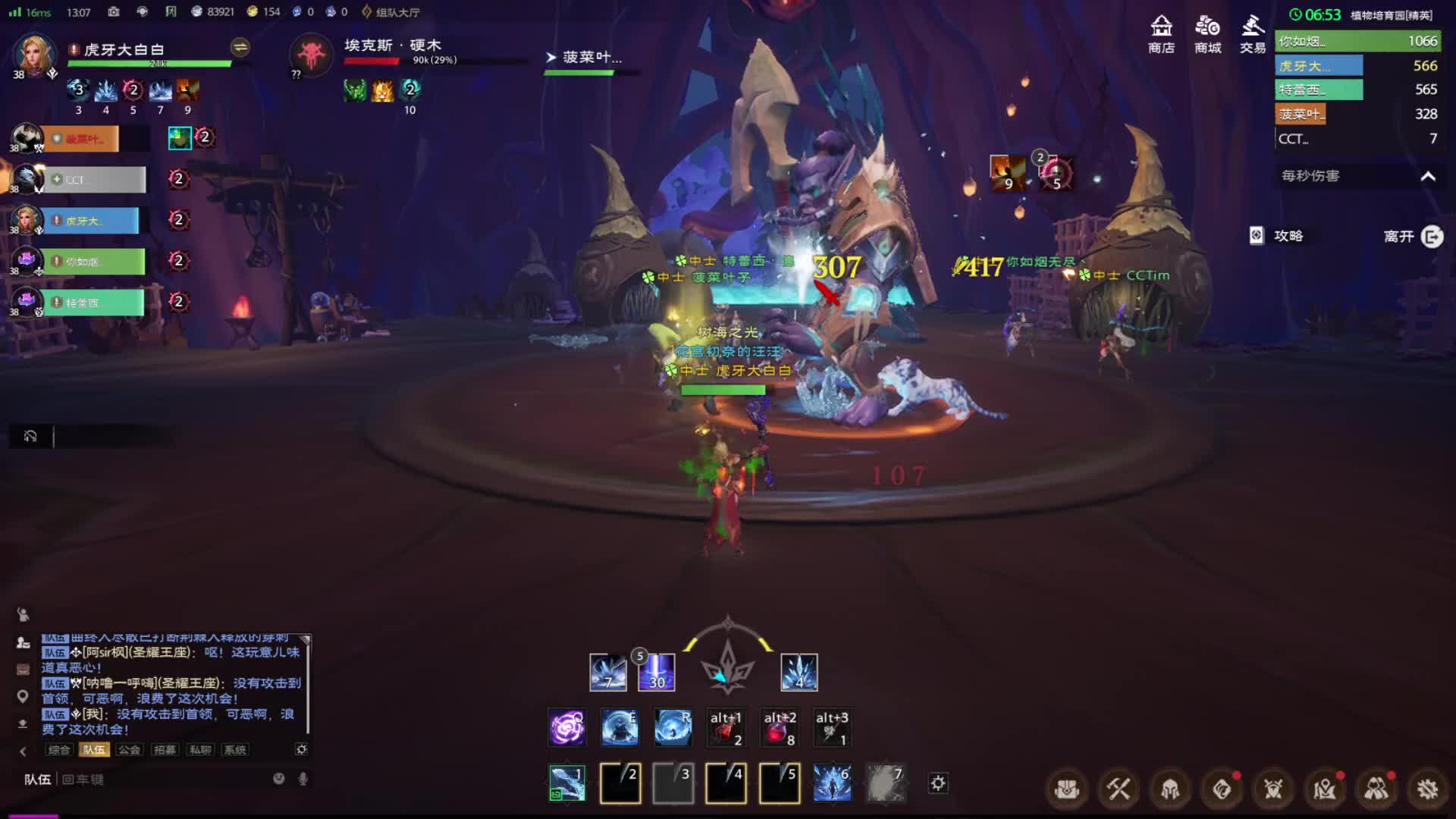Open the 商城 mall
Image resolution: width=1456 pixels, height=819 pixels.
(x=1207, y=34)
